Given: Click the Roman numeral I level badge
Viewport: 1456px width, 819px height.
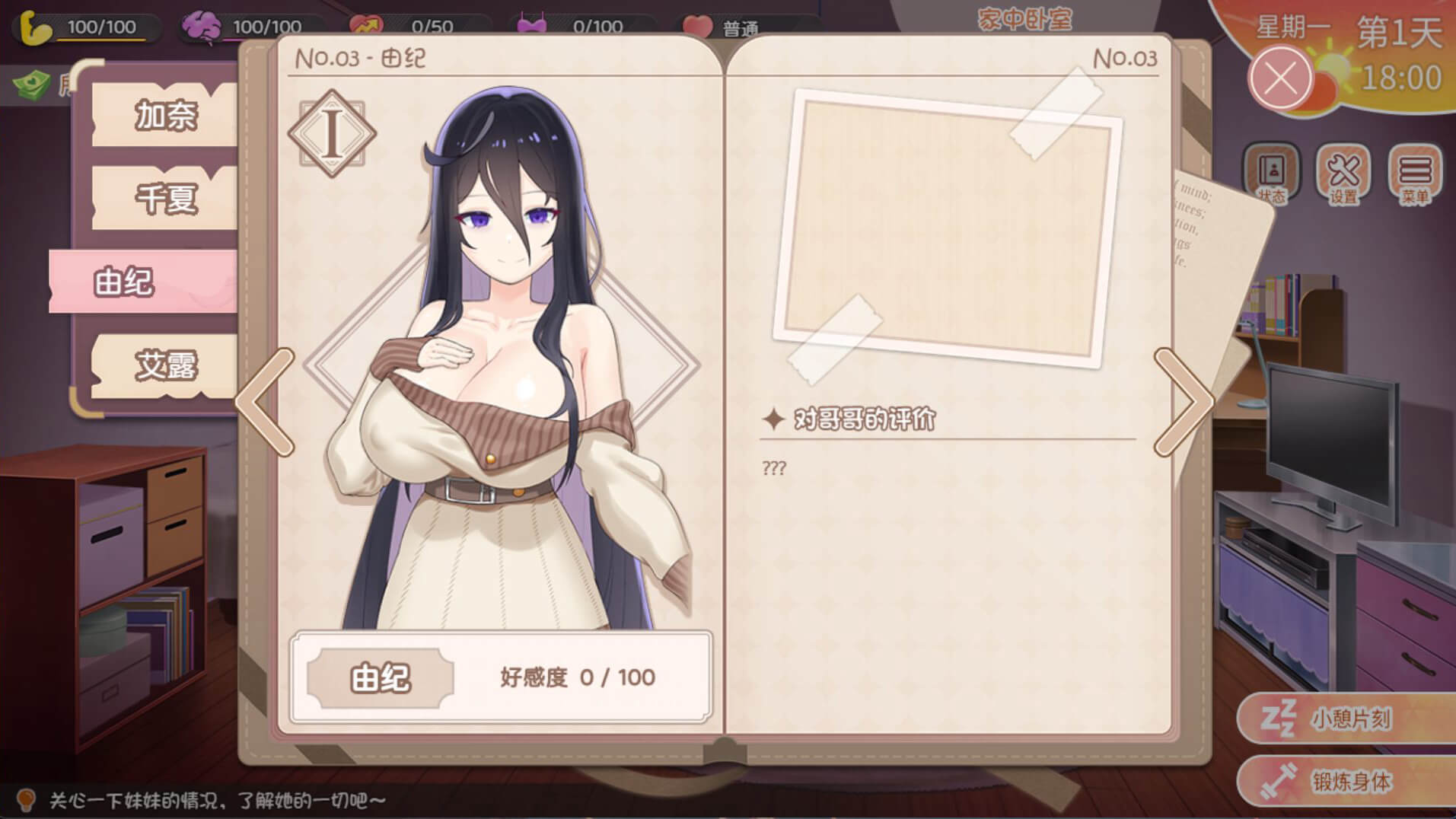Looking at the screenshot, I should tap(332, 134).
